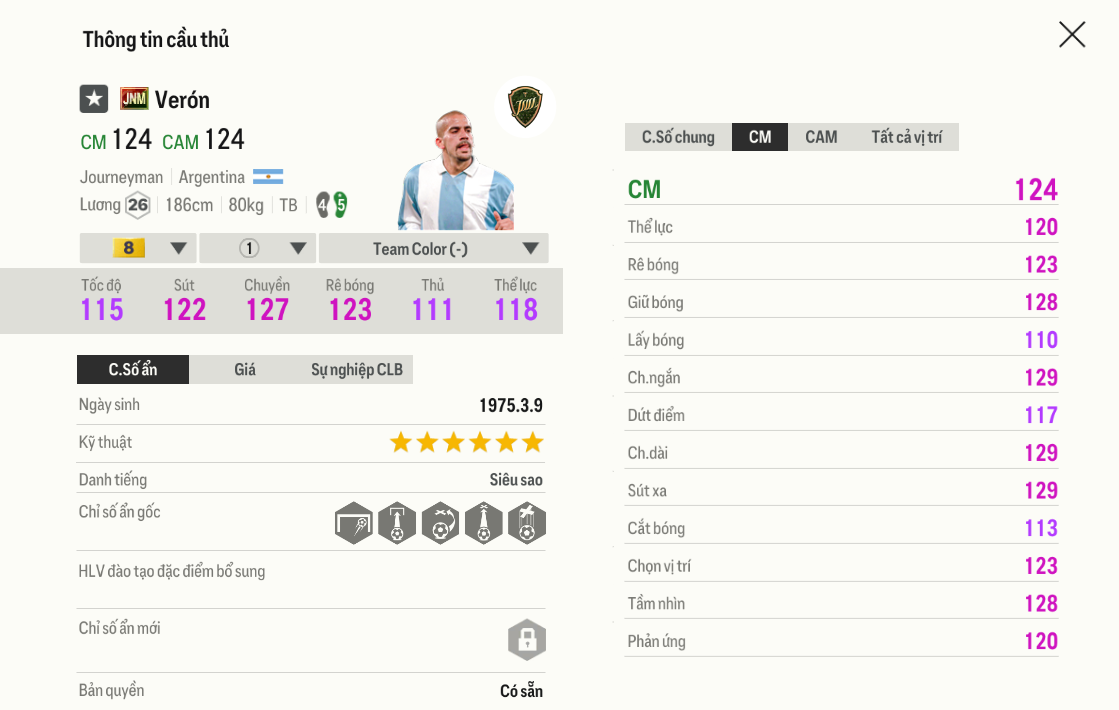The width and height of the screenshot is (1119, 710).
Task: Open the Tất cả vị trí tab
Action: coord(906,137)
